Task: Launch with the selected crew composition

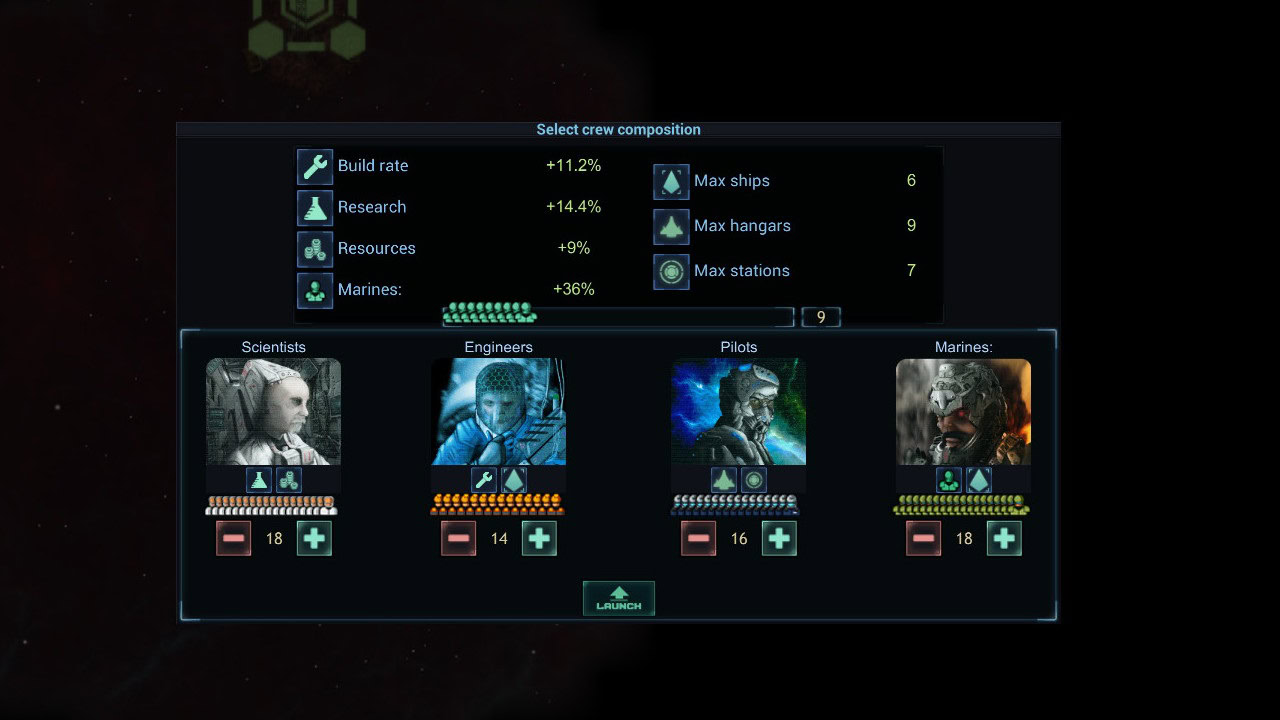Action: [618, 598]
